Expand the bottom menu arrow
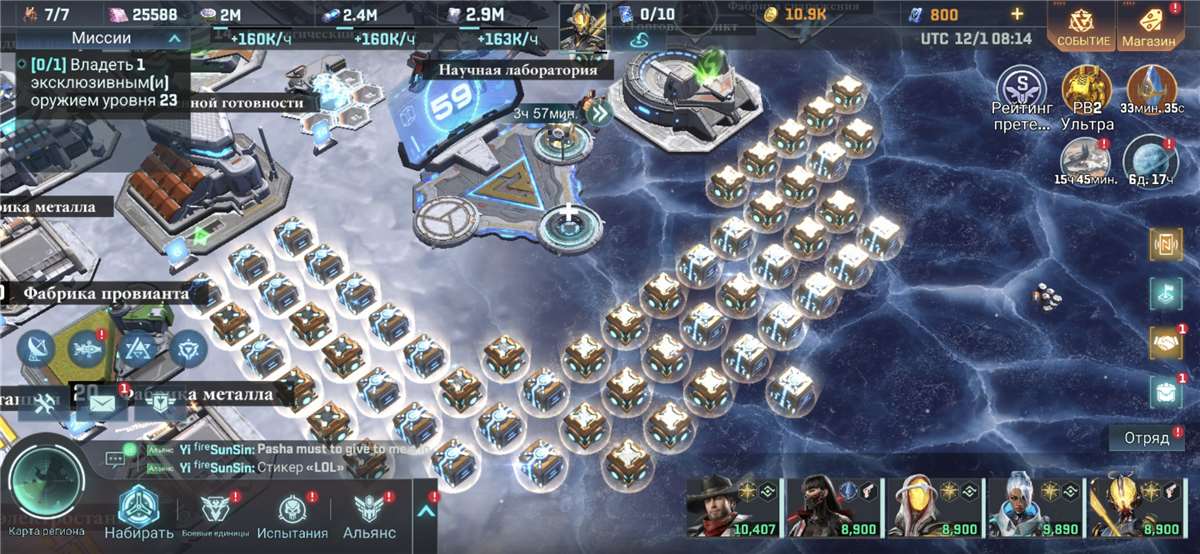Image resolution: width=1200 pixels, height=554 pixels. pyautogui.click(x=427, y=512)
